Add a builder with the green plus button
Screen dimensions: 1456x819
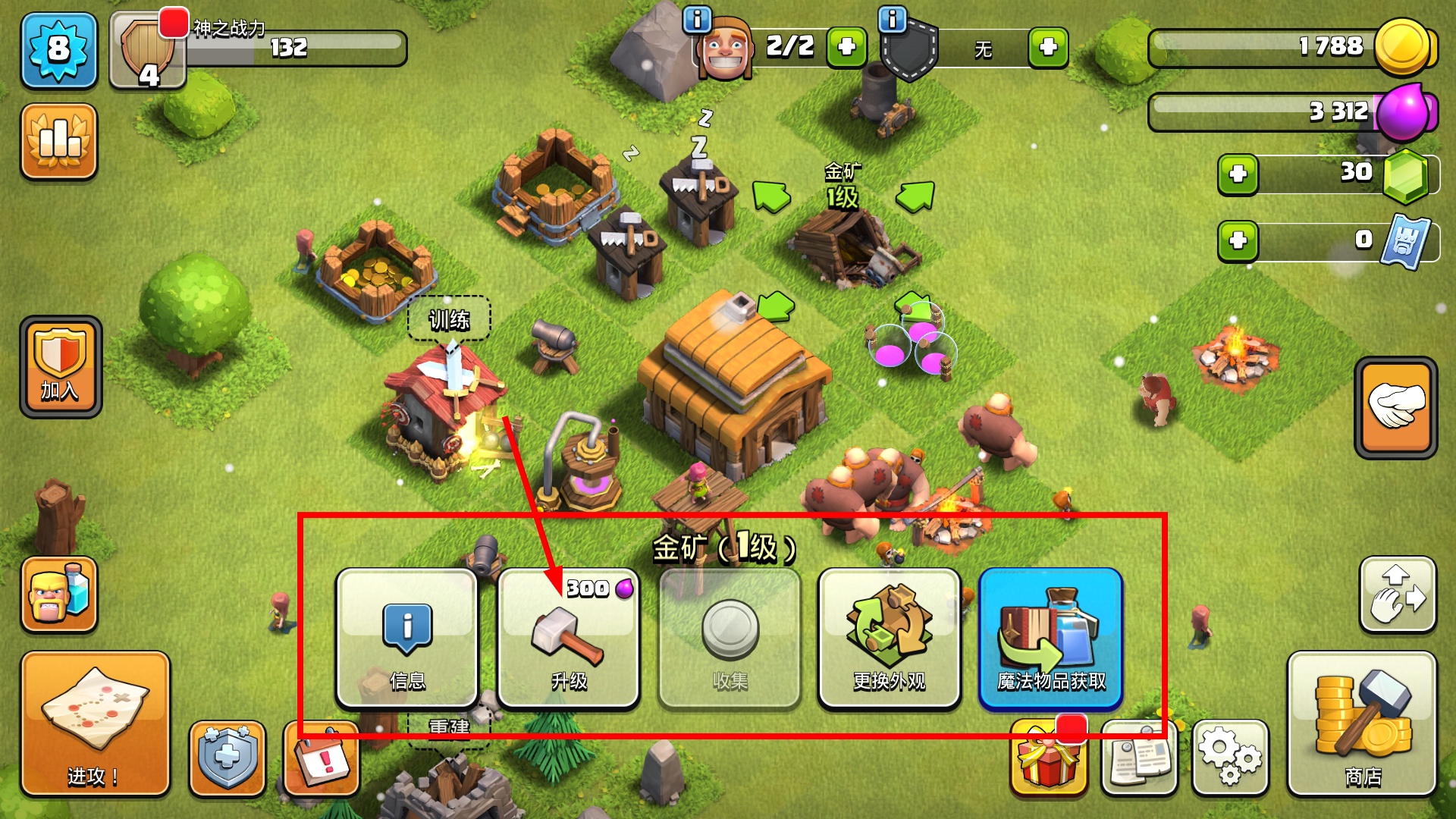[x=846, y=48]
